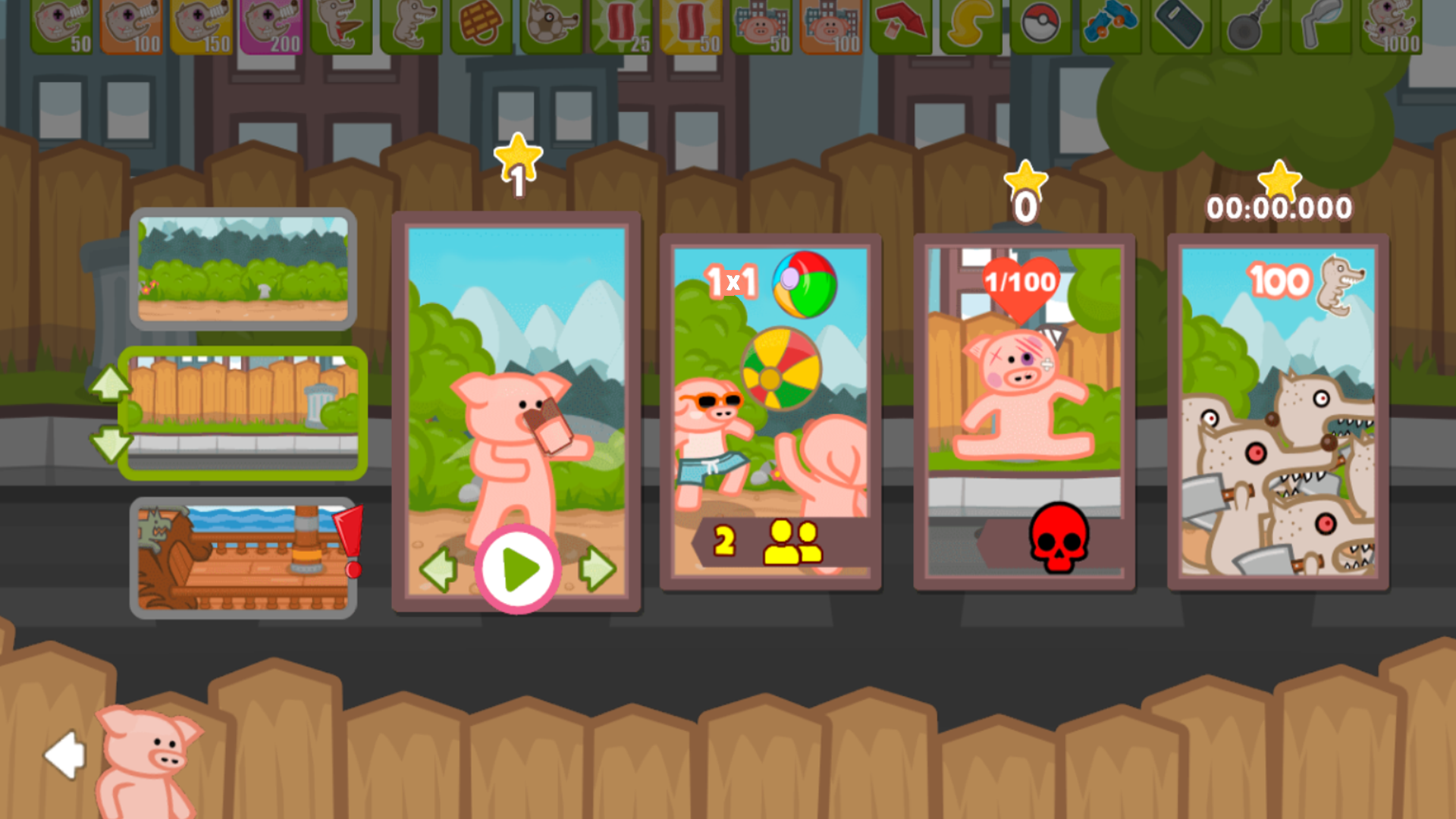Select the pink 200 wolf kill badge
The image size is (1456, 819).
[x=273, y=24]
